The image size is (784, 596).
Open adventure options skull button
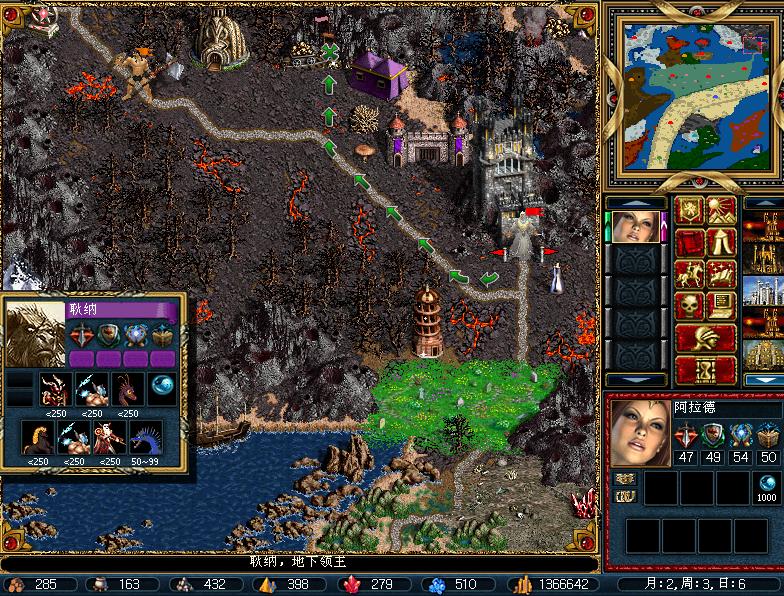click(690, 305)
